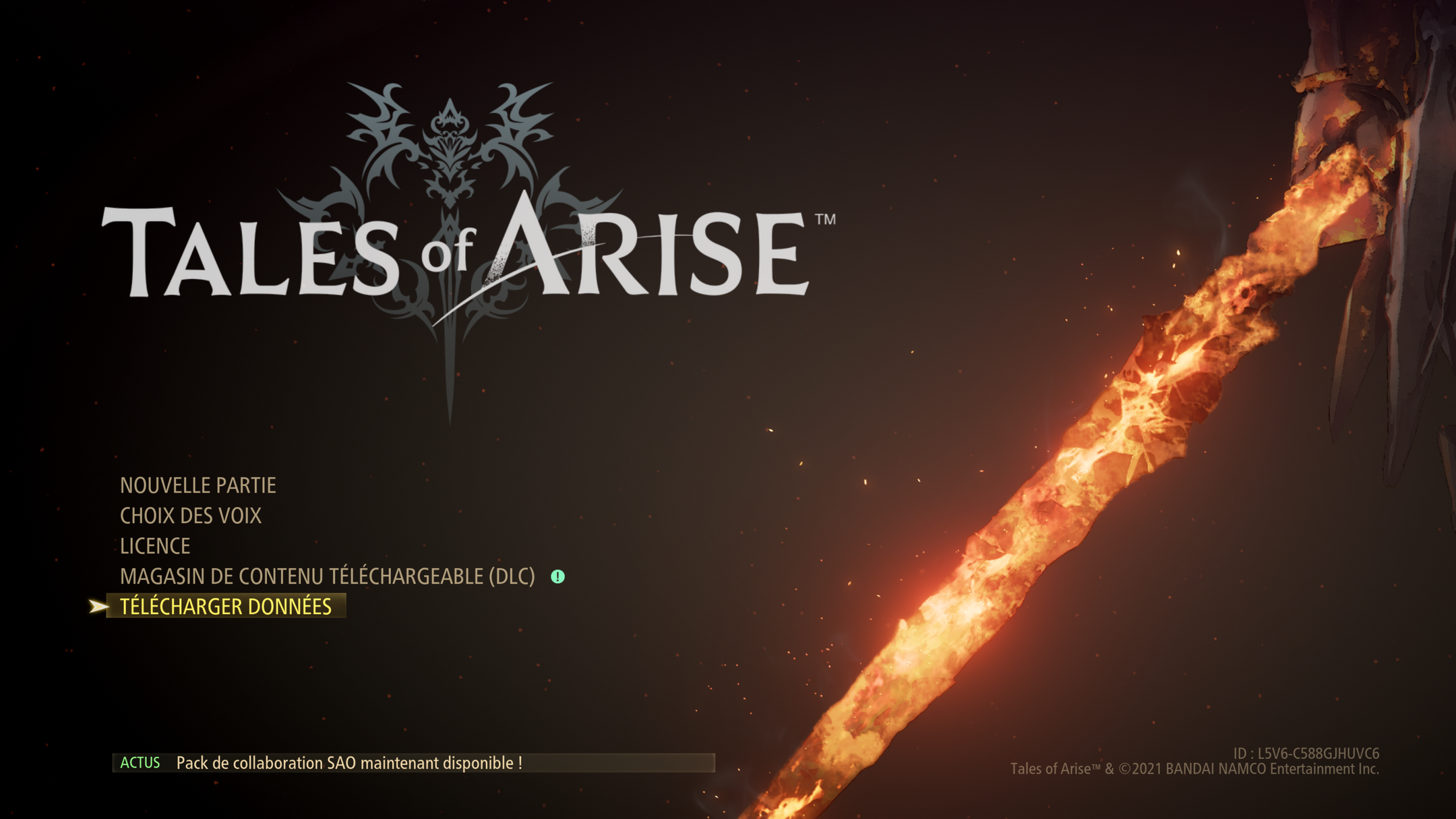Open the CHOIX DES VOIX option
The height and width of the screenshot is (819, 1456).
coord(191,515)
